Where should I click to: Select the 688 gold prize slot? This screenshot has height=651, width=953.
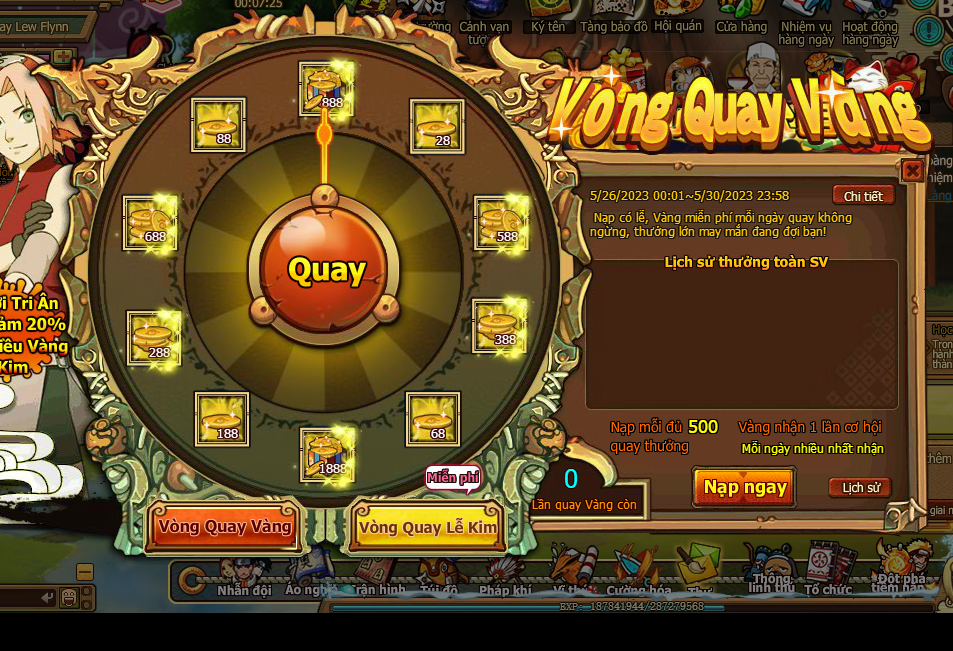150,222
